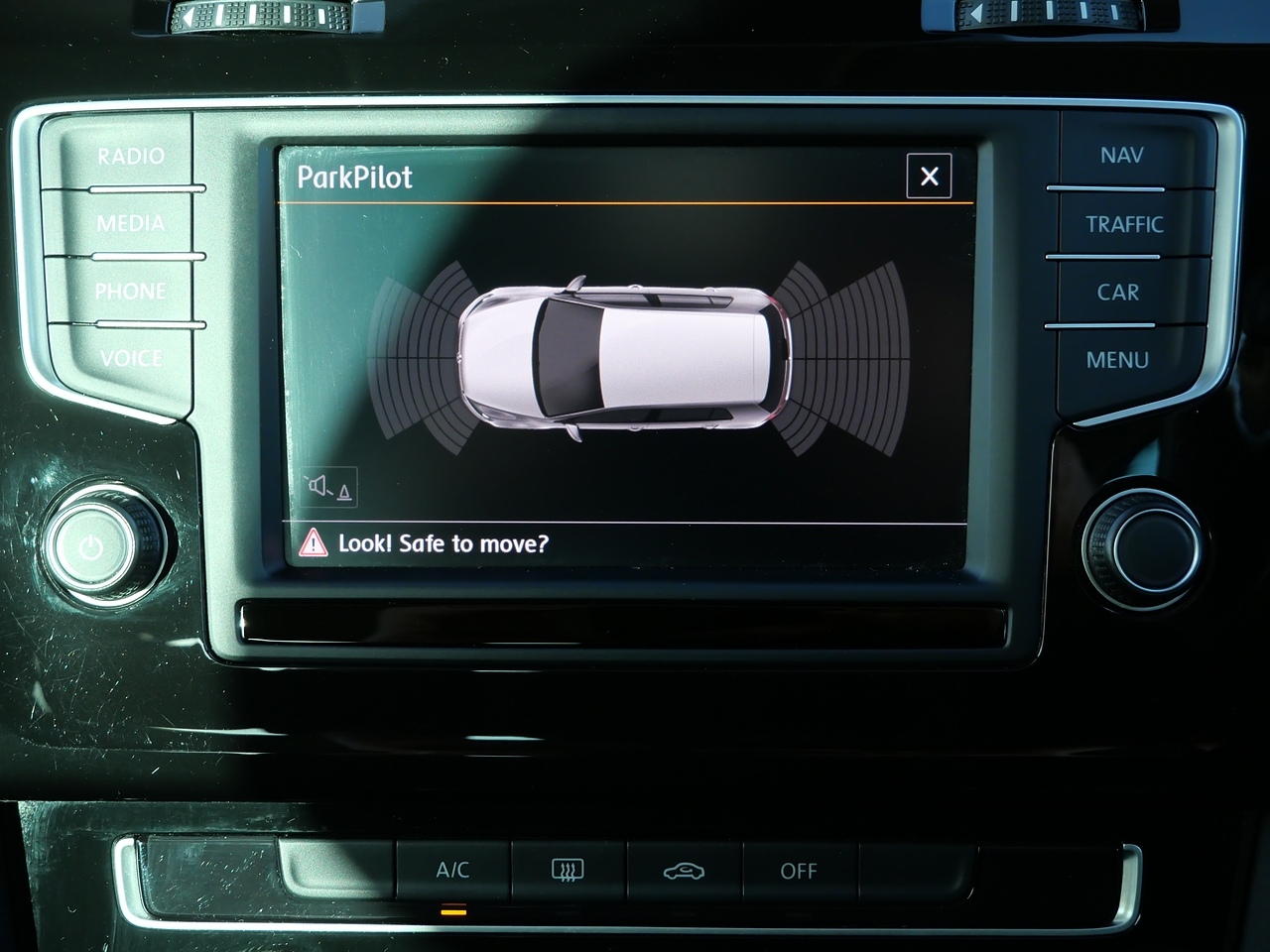The image size is (1270, 952).
Task: Open the main MENU
Action: [1117, 360]
